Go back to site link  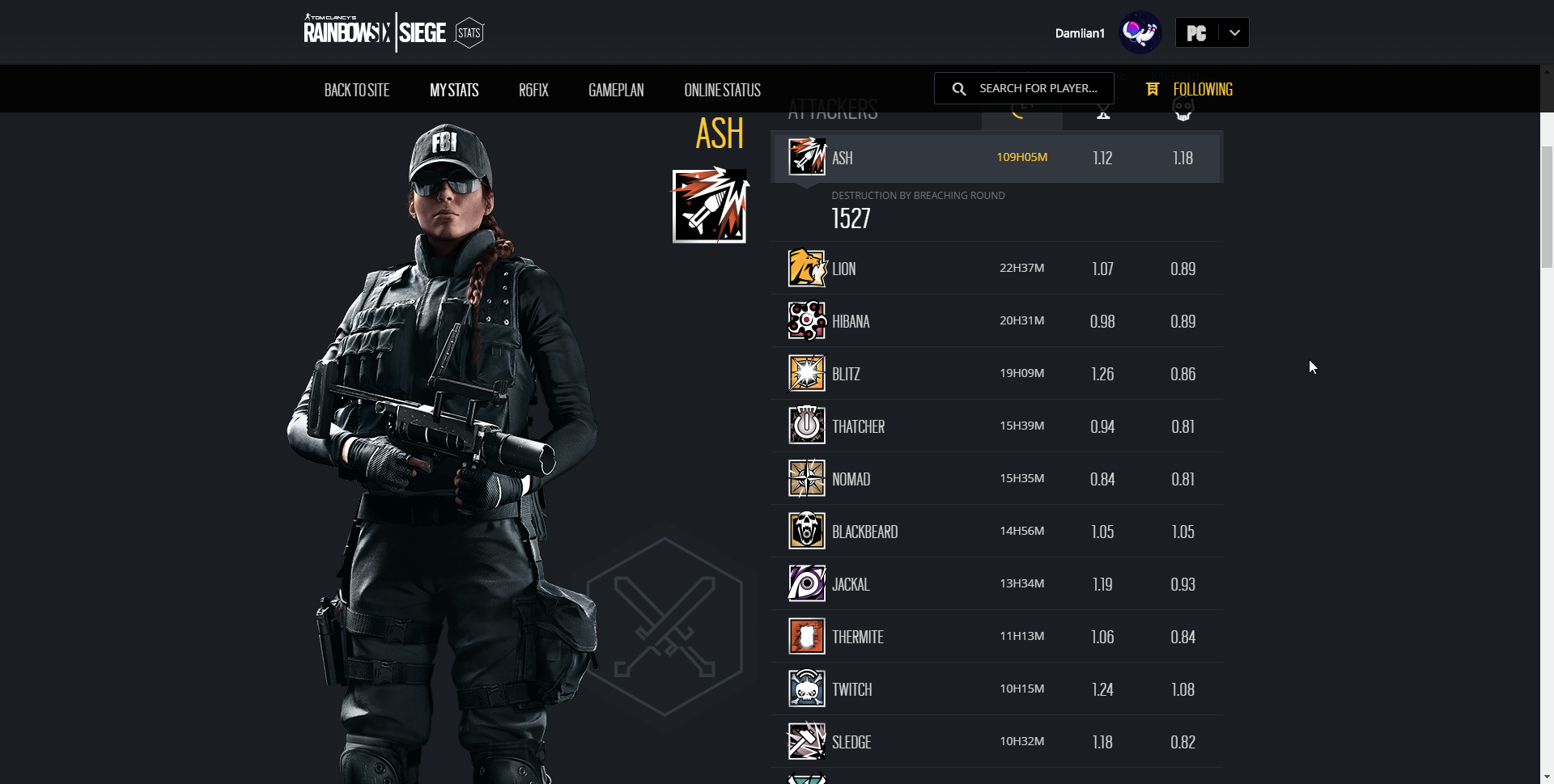point(356,90)
